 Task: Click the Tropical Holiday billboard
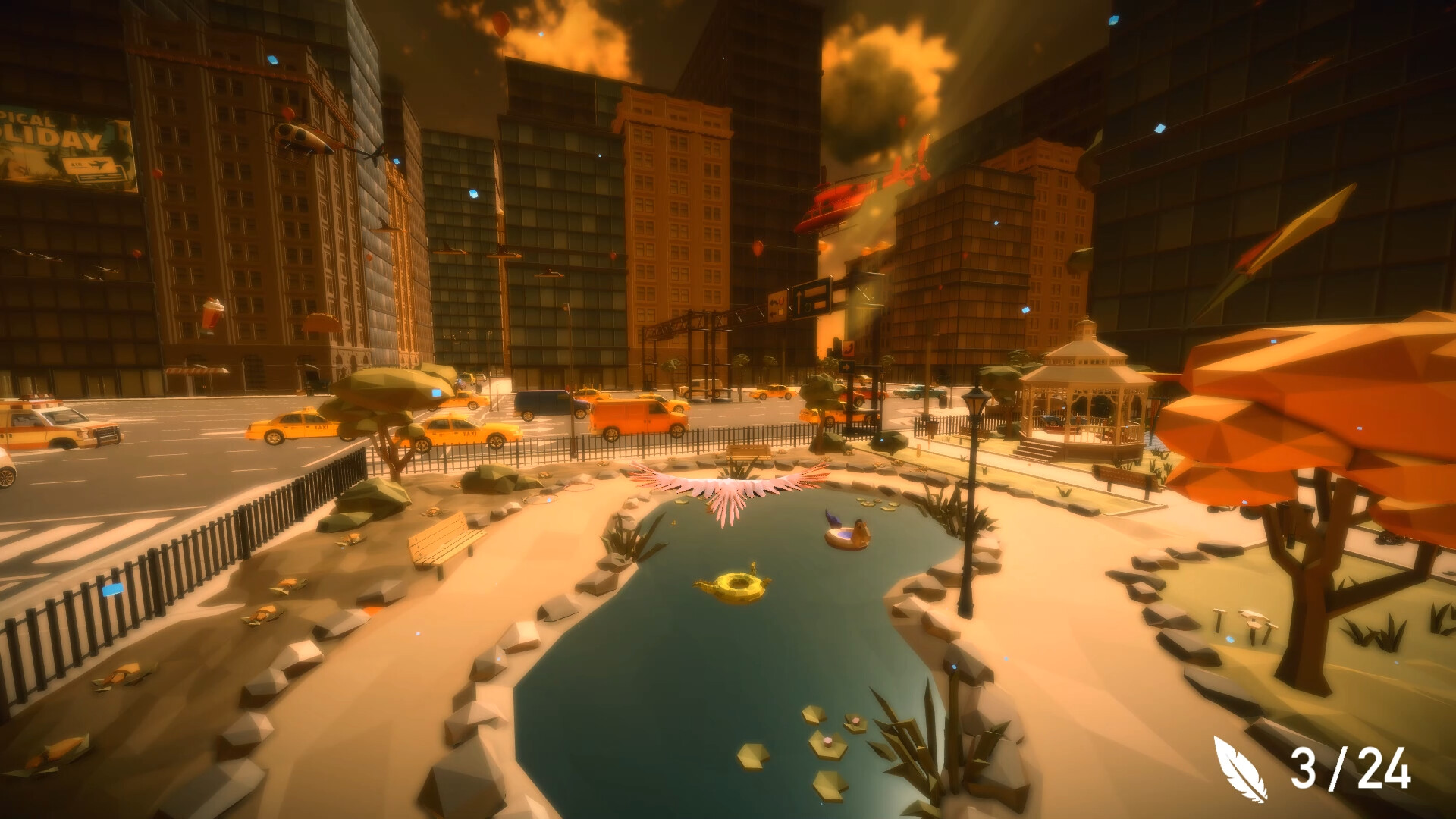tap(64, 144)
